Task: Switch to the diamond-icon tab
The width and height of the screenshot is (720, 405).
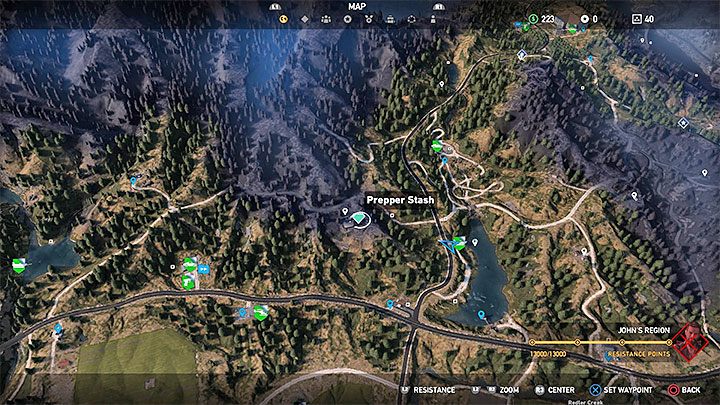Action: tap(304, 18)
